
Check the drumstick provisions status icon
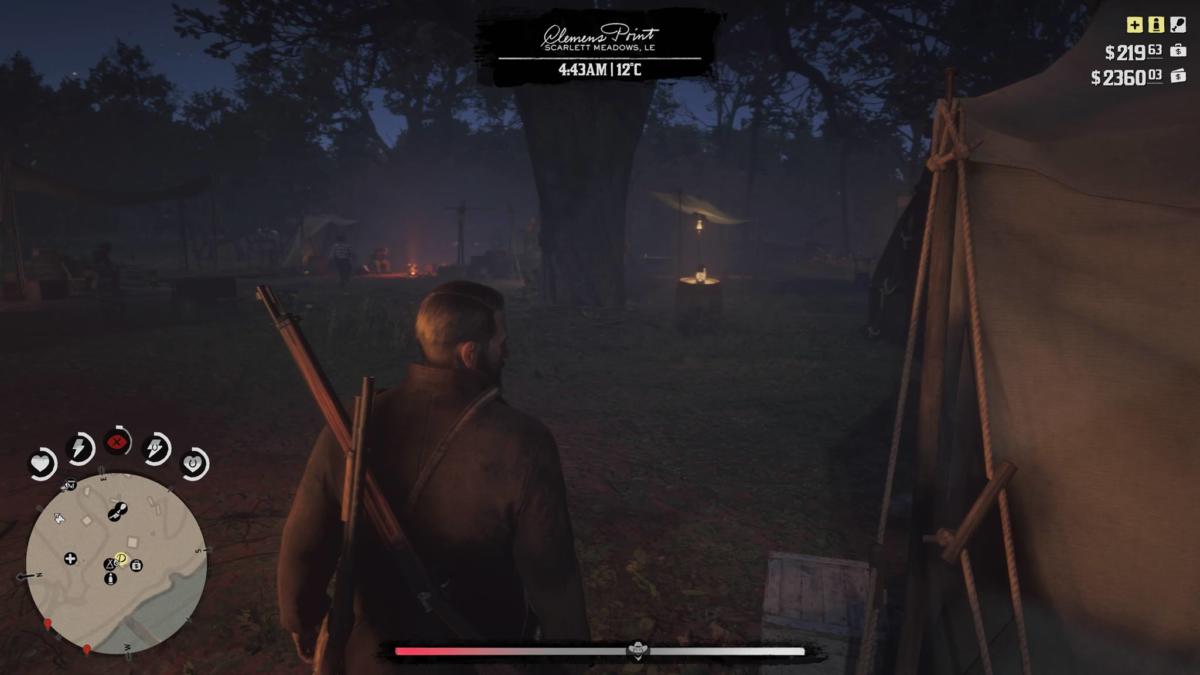[x=1178, y=25]
